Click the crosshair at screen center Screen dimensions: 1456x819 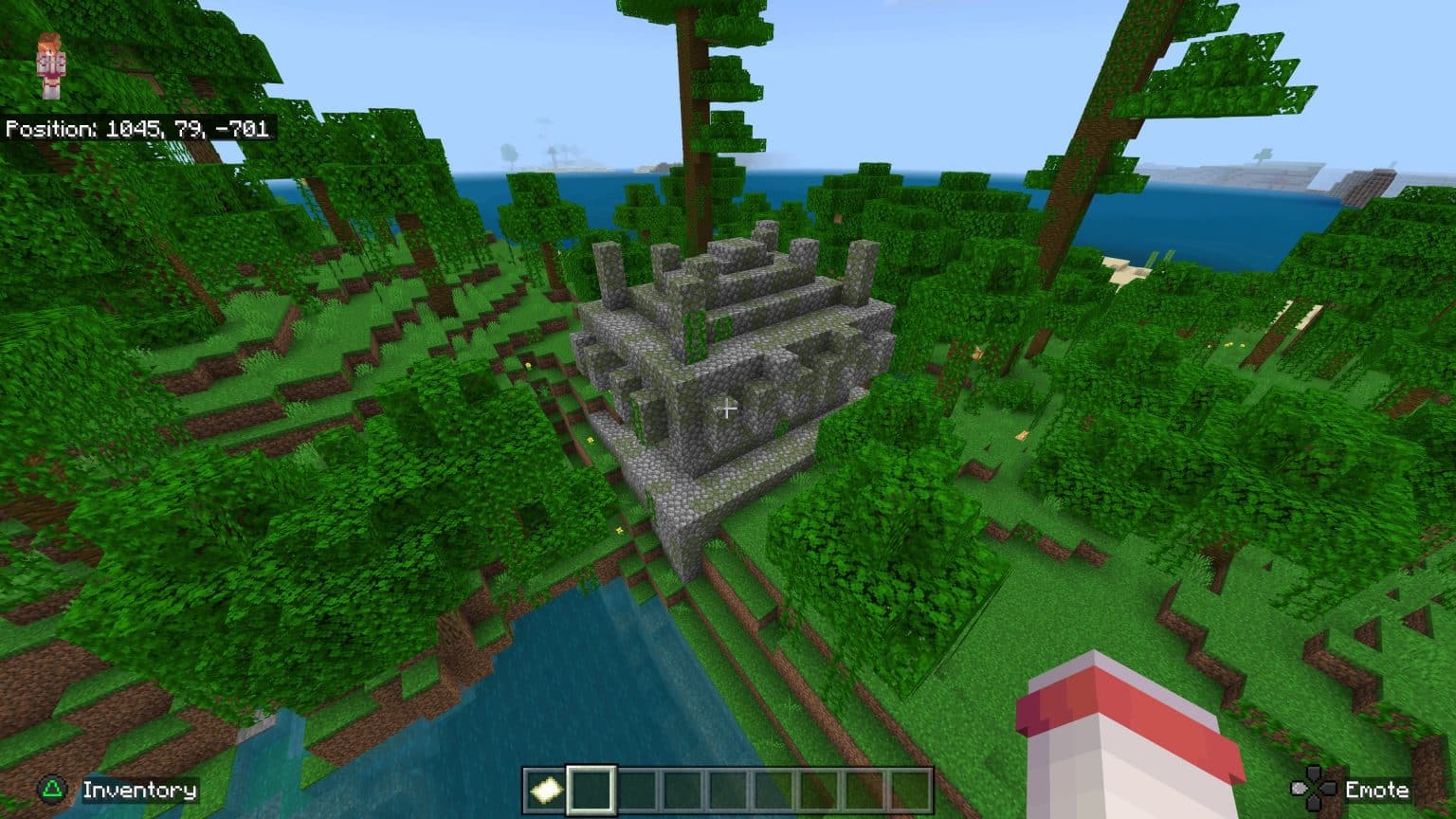pos(728,409)
